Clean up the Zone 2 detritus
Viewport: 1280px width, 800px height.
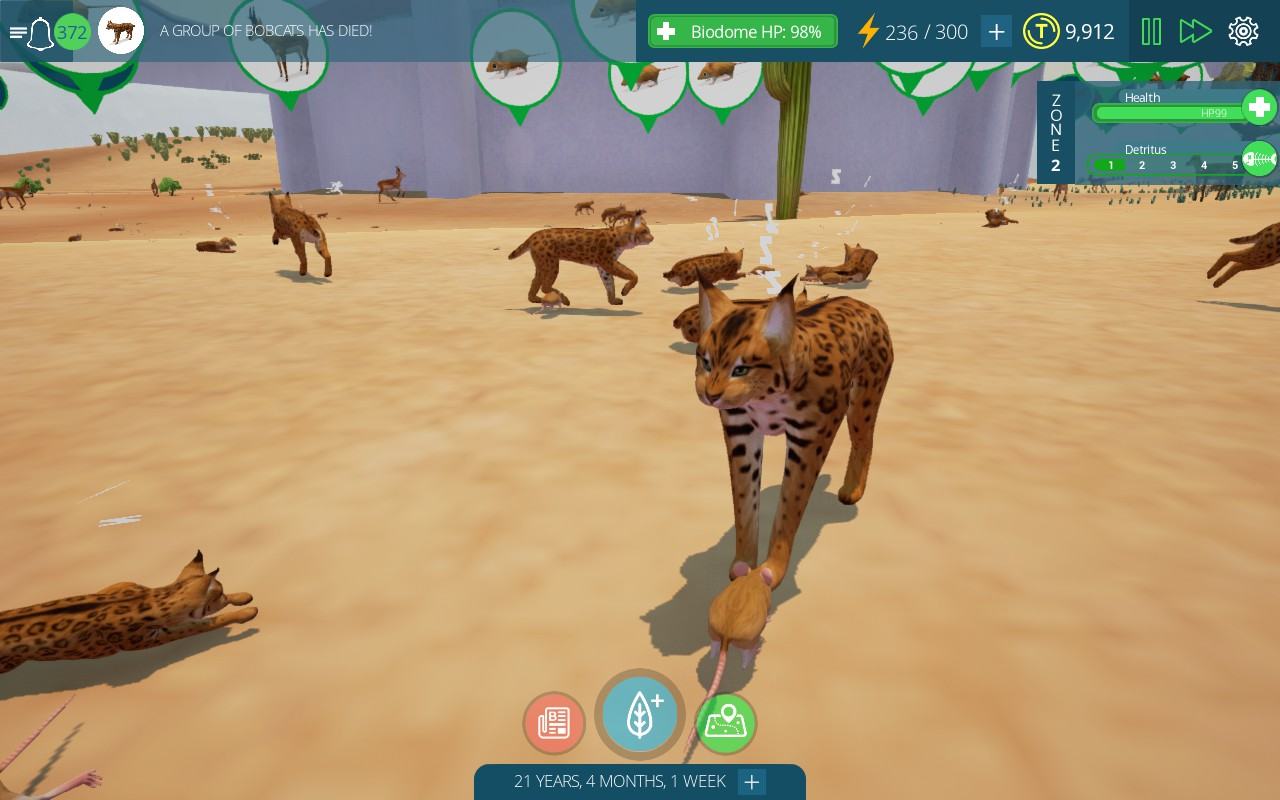point(1258,159)
